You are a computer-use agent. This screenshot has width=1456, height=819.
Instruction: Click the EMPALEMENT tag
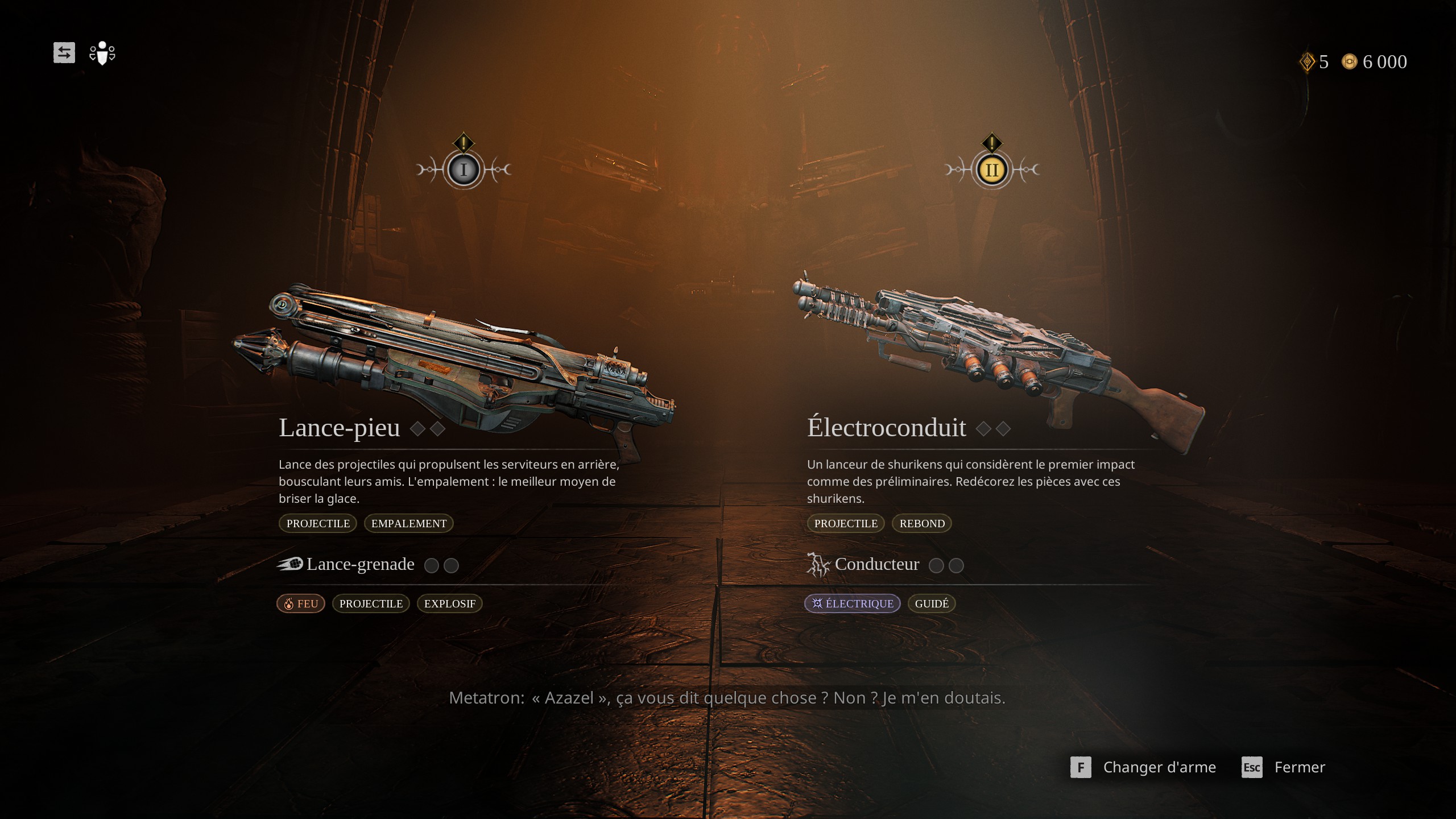pos(408,523)
